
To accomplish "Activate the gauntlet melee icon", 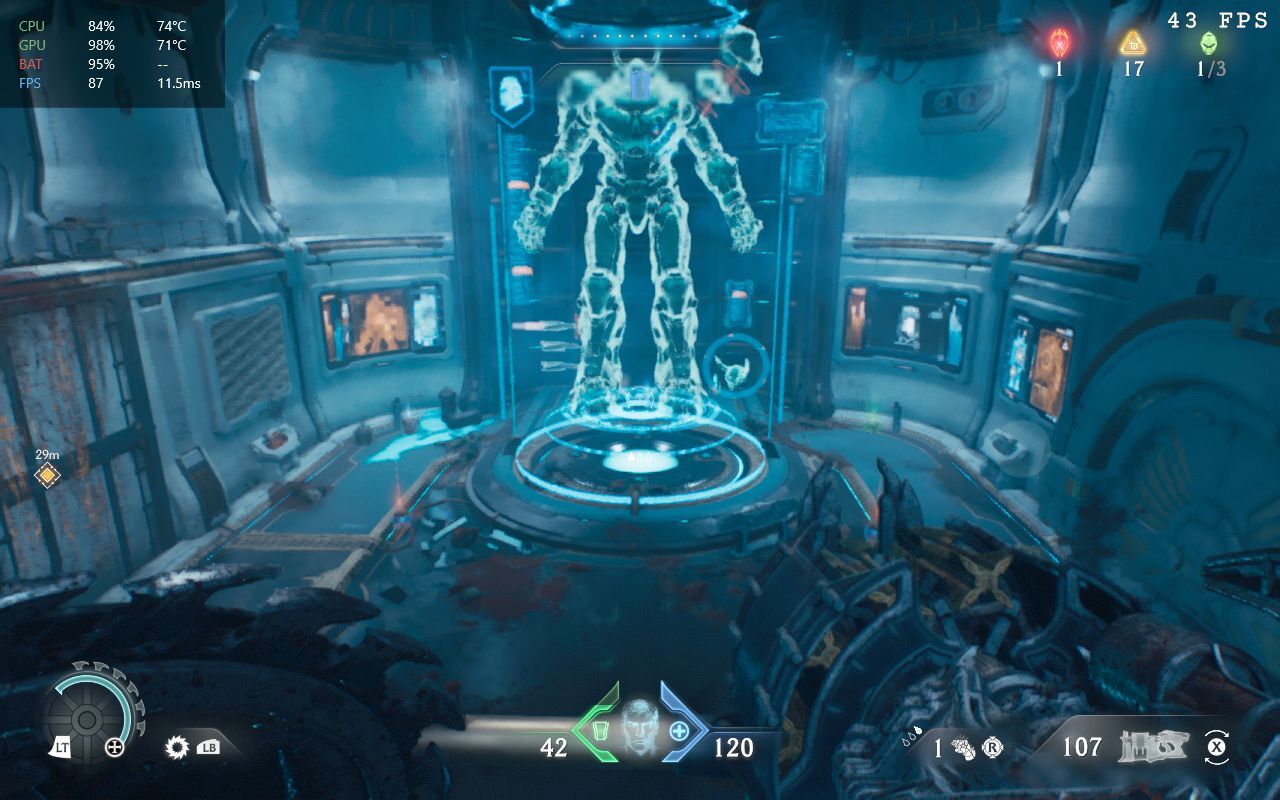I will click(x=963, y=747).
